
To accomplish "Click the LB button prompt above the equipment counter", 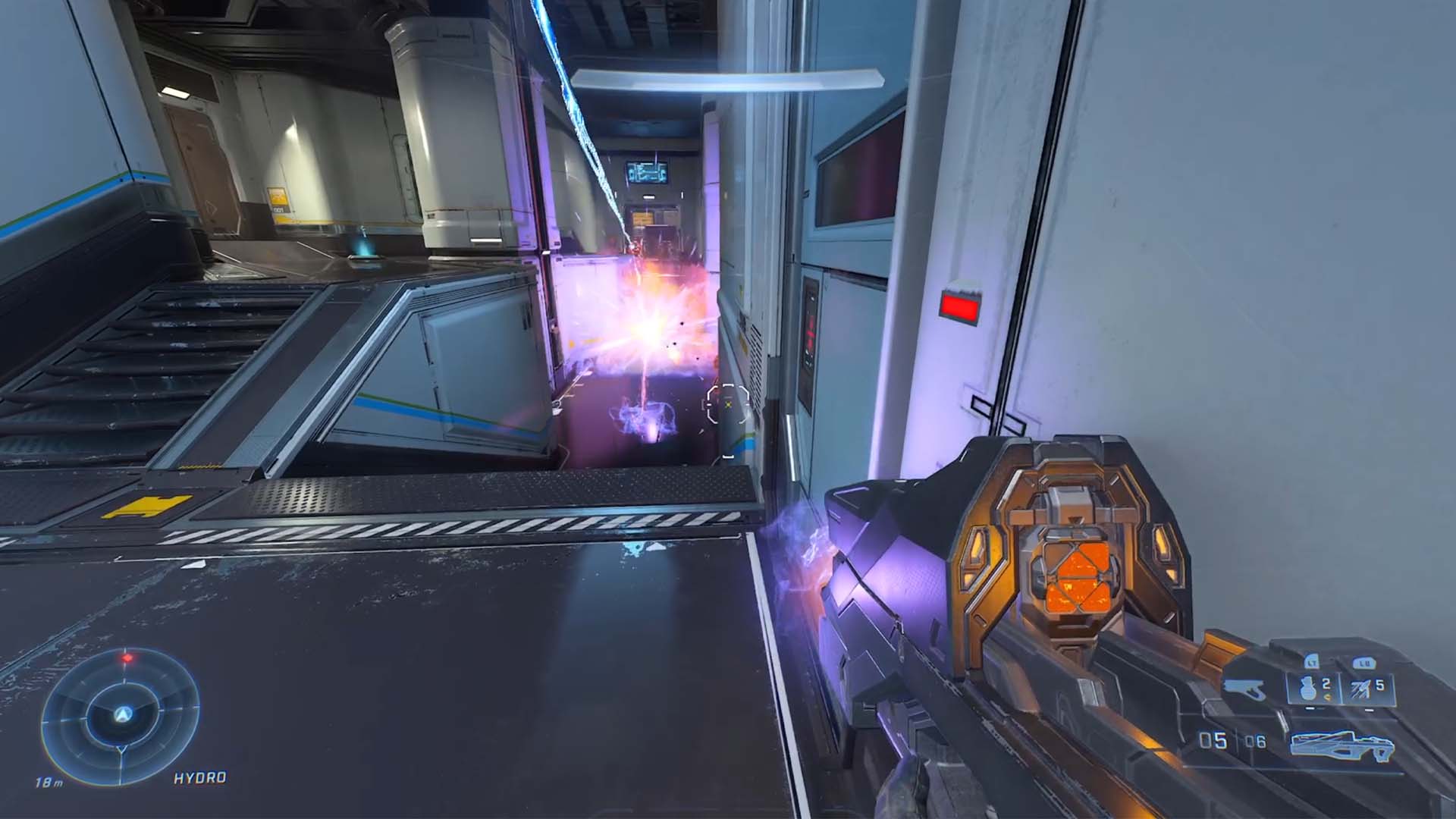I will tap(1365, 663).
